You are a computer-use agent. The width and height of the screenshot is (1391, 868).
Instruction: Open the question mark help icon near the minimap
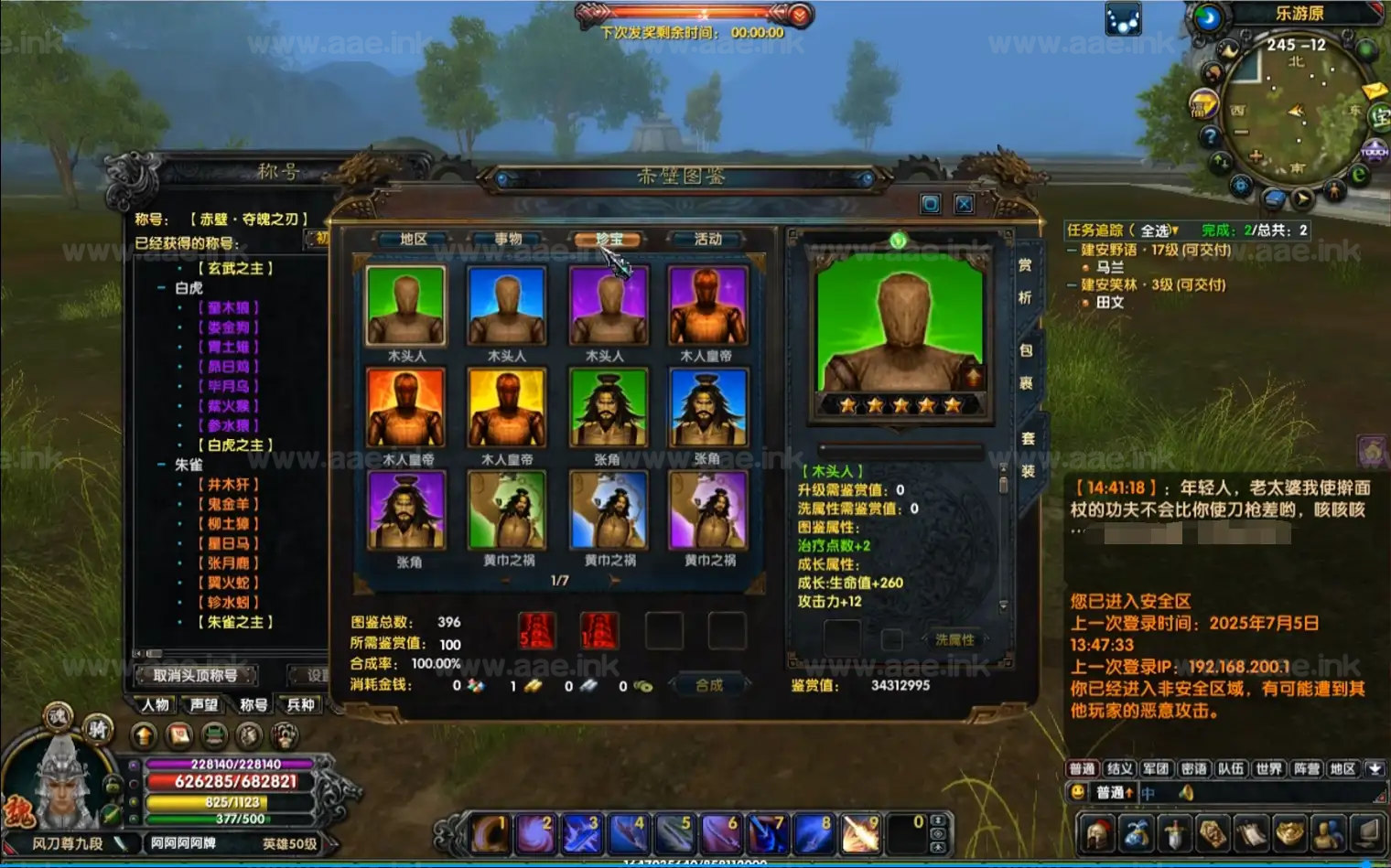point(1211,134)
